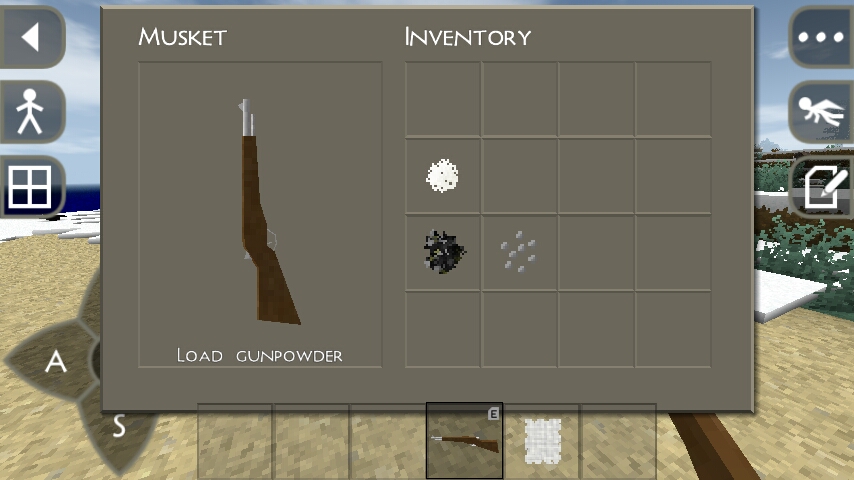Toggle the lying-down figure button
The width and height of the screenshot is (854, 480).
coord(822,111)
